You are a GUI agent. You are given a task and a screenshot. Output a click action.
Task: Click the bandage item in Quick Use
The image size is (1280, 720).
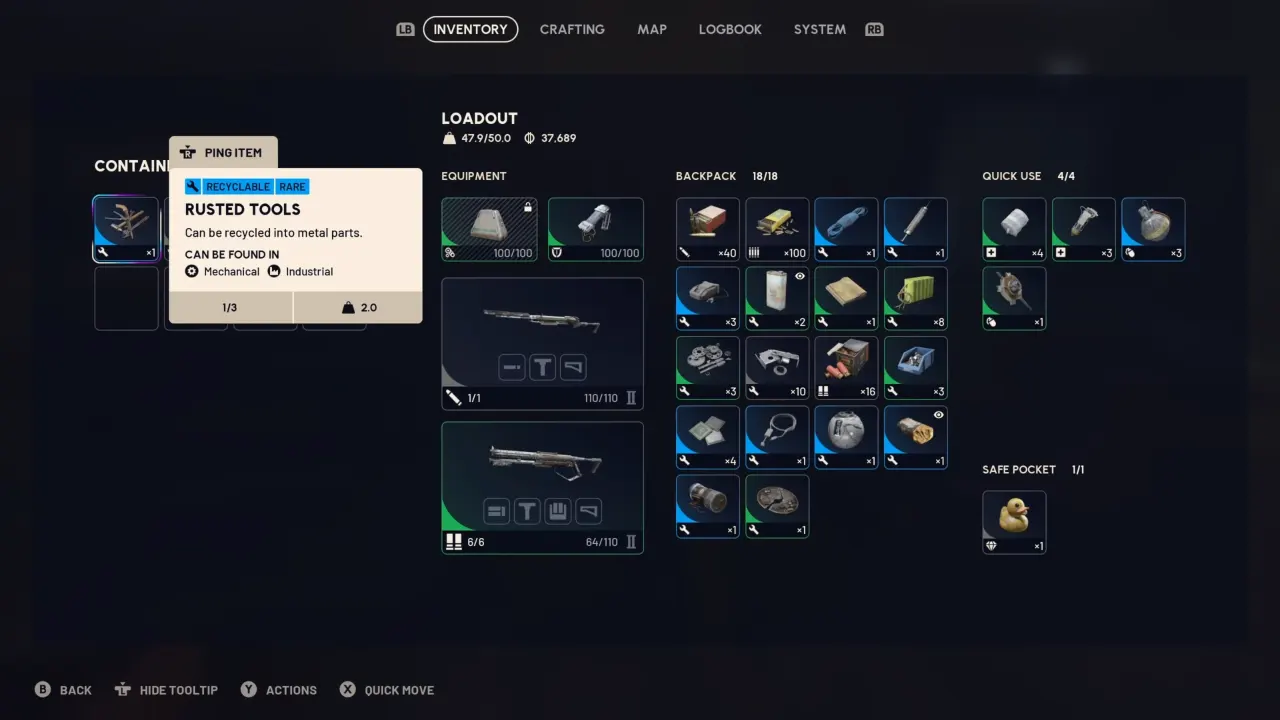coord(1013,230)
